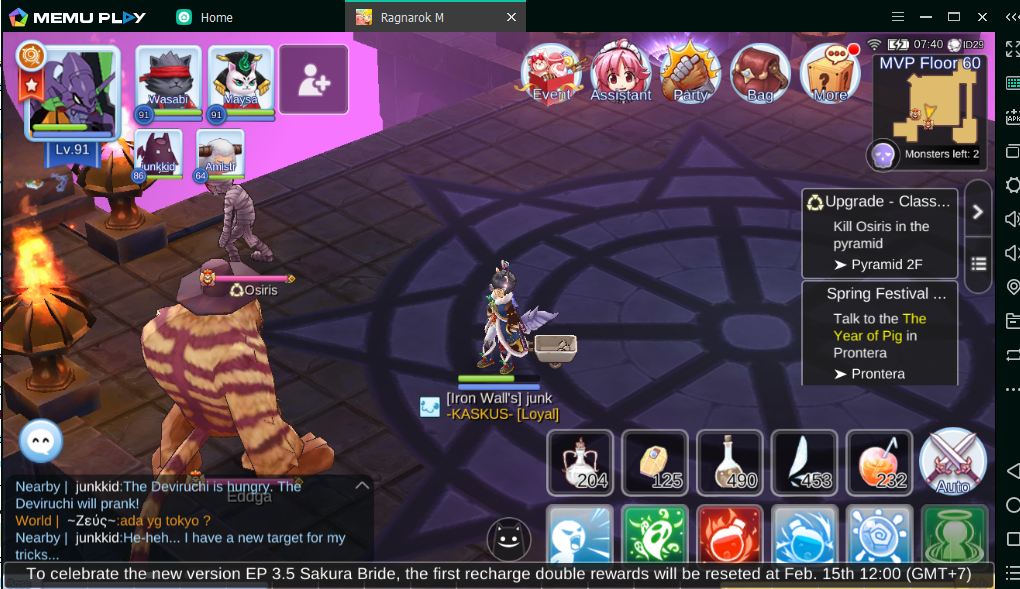
Task: Use the apple item with 232 count
Action: (879, 462)
